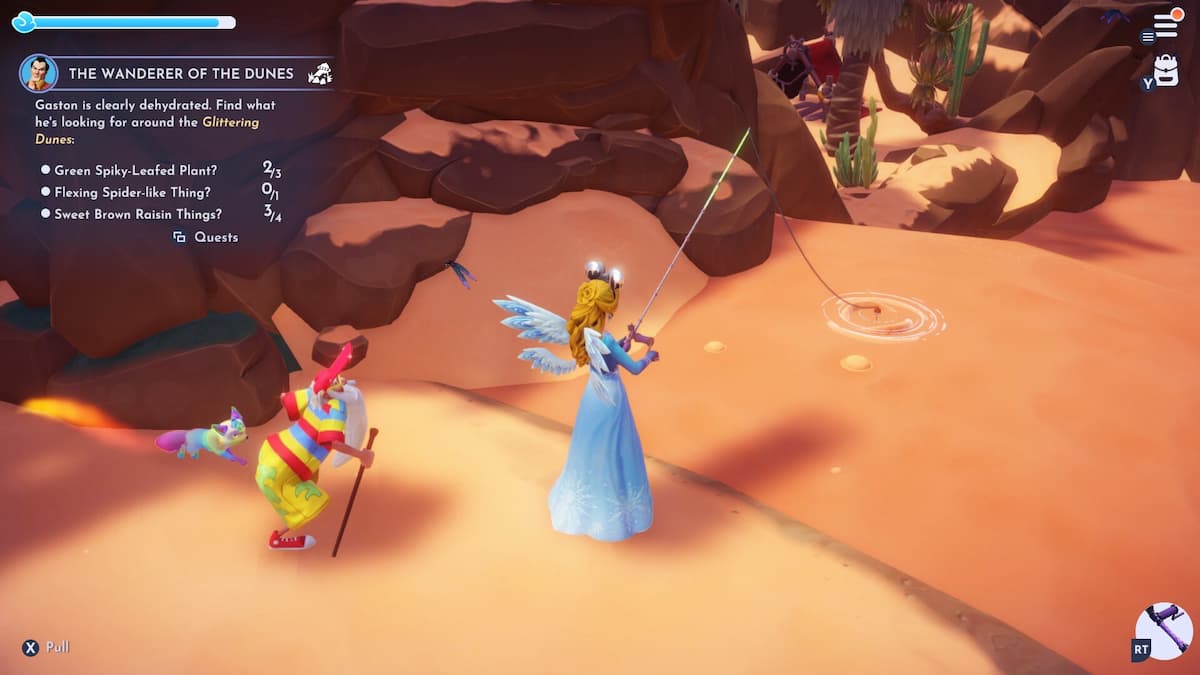Select the Sweet Brown Raisin Things objective
The width and height of the screenshot is (1200, 675).
[x=138, y=214]
